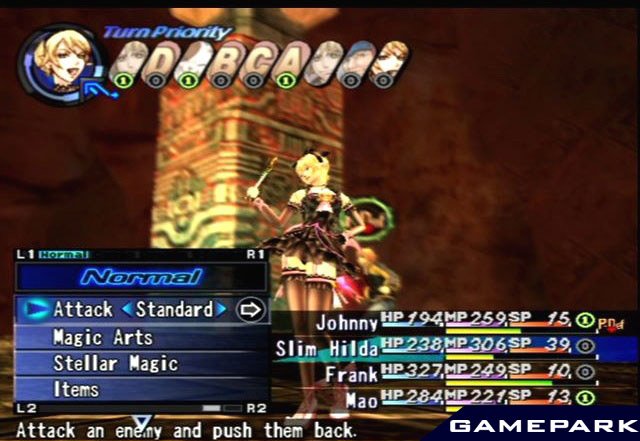Click the left arrow beside Standard
Screen dimensions: 640x441
(127, 310)
